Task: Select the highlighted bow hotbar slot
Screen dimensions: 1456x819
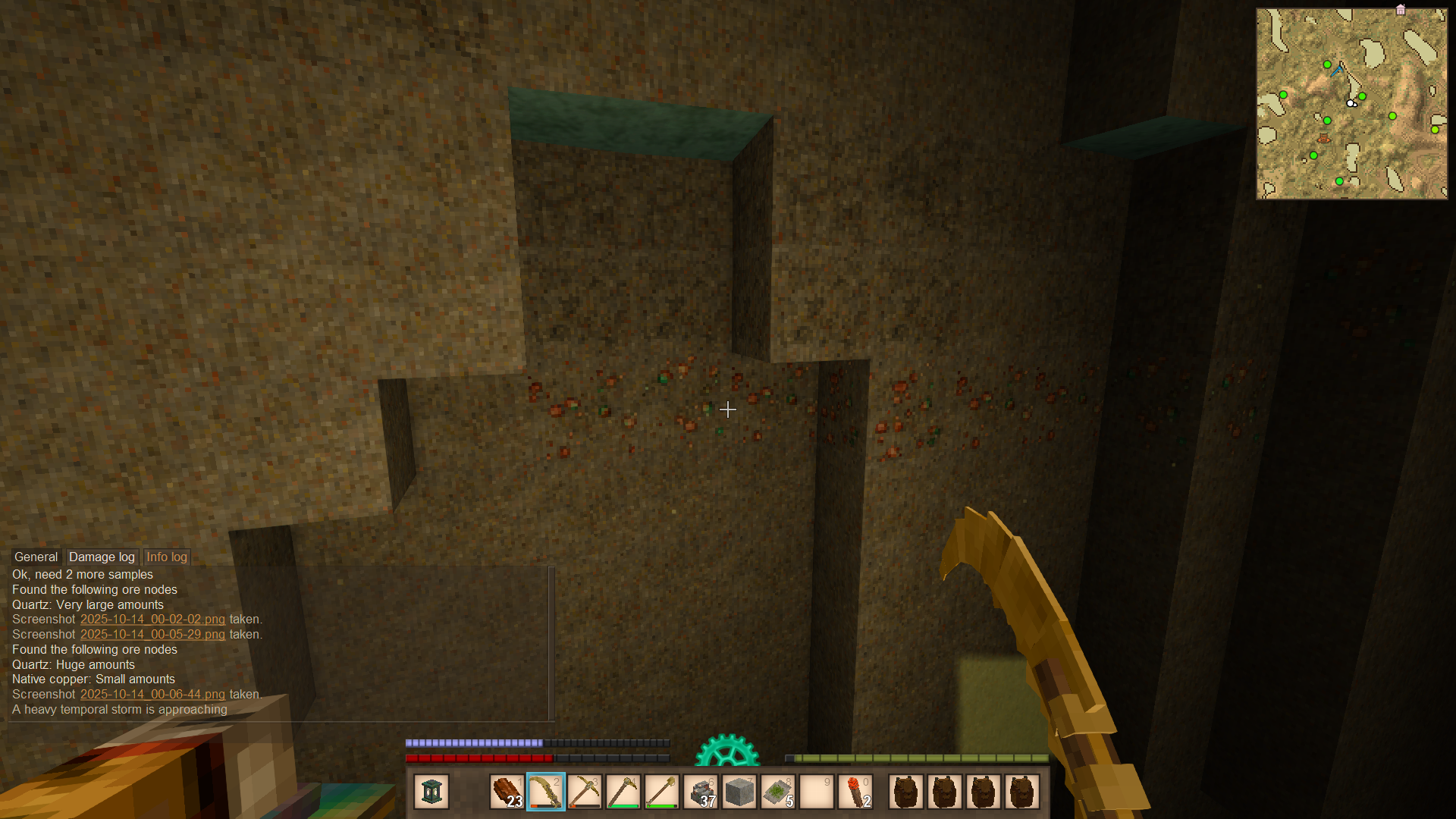Action: click(545, 792)
